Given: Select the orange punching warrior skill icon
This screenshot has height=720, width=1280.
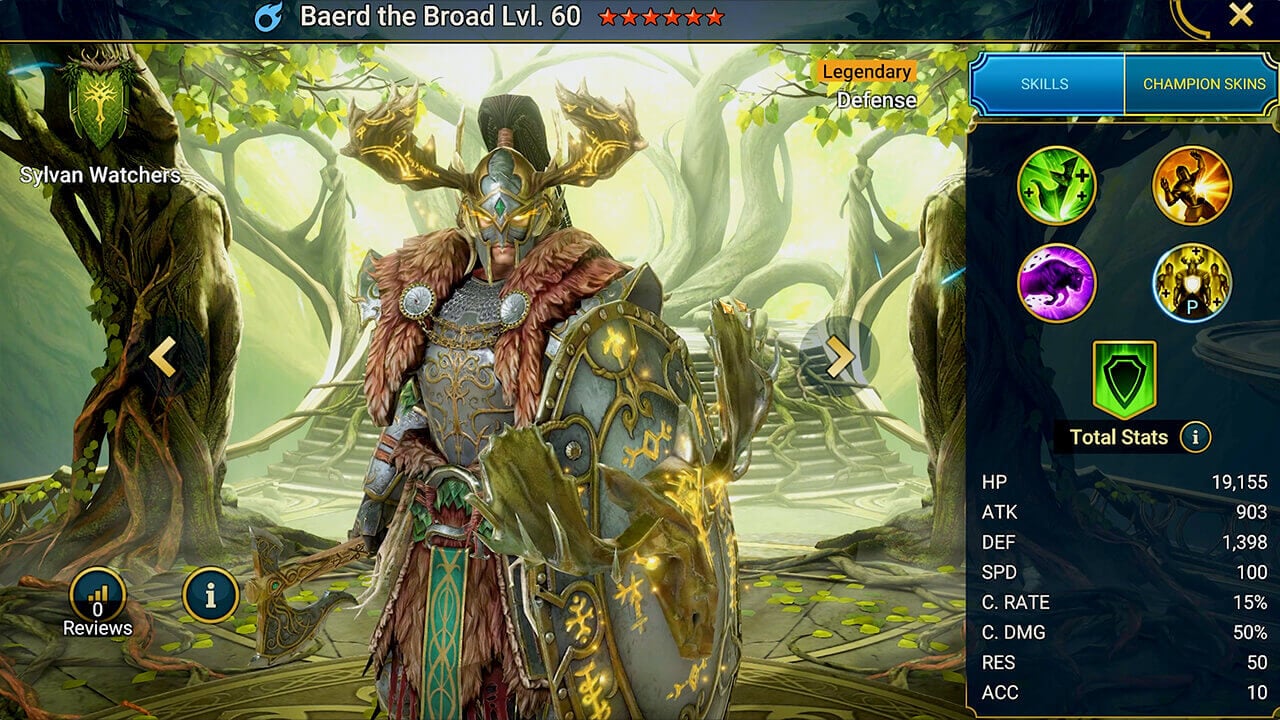Looking at the screenshot, I should point(1191,185).
